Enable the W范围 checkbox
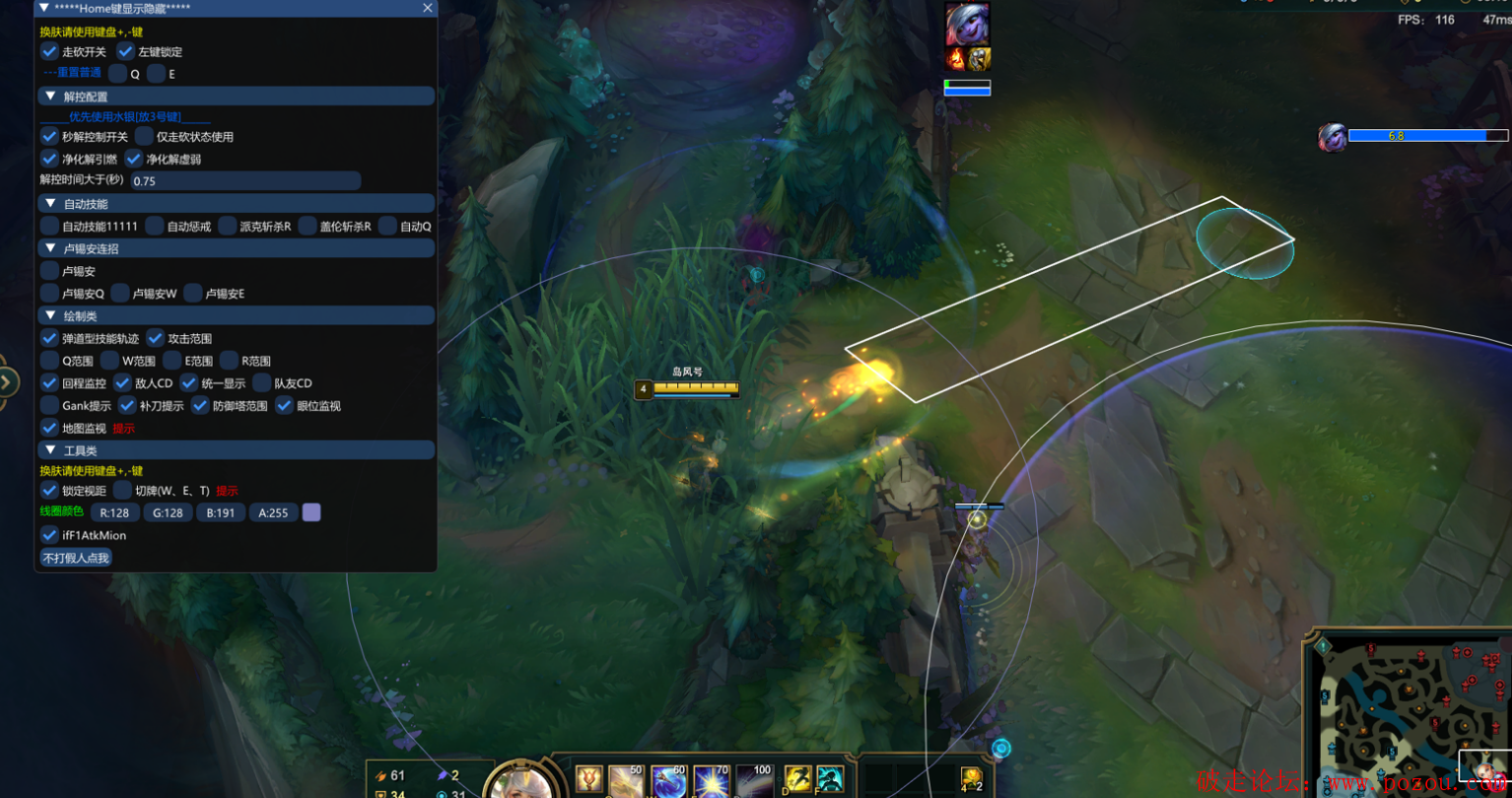The width and height of the screenshot is (1512, 798). [109, 361]
